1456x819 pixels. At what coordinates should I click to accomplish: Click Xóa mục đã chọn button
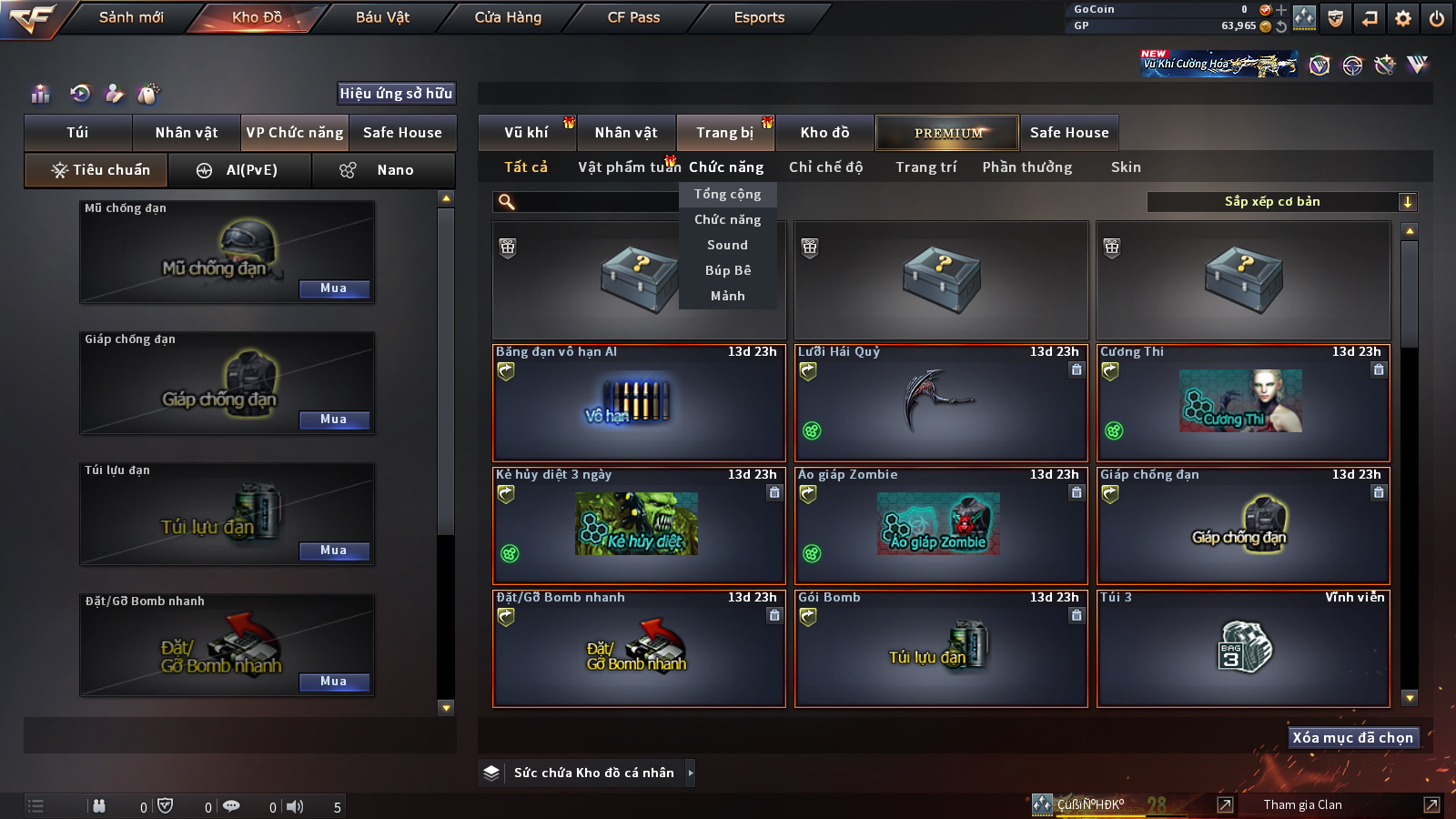[x=1352, y=737]
